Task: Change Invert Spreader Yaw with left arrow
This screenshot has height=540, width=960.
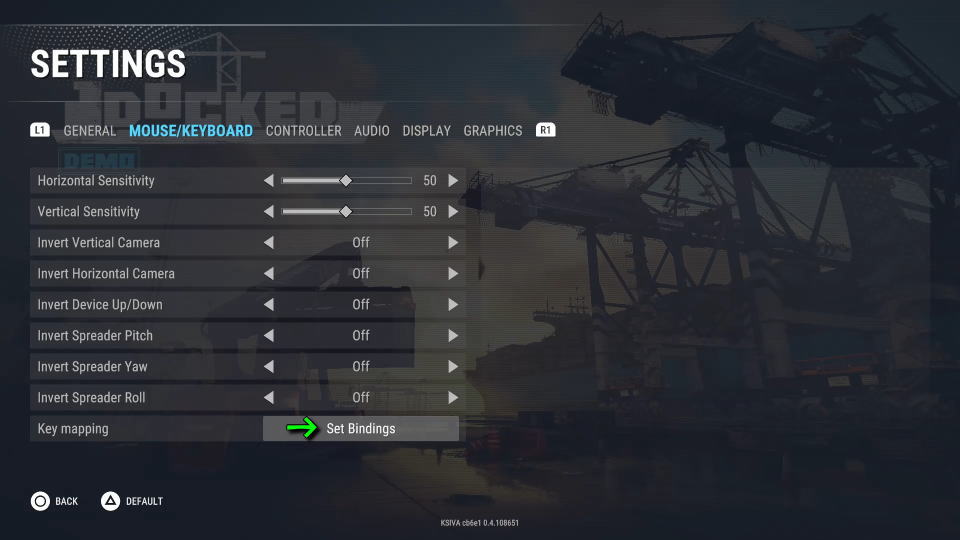Action: (x=268, y=367)
